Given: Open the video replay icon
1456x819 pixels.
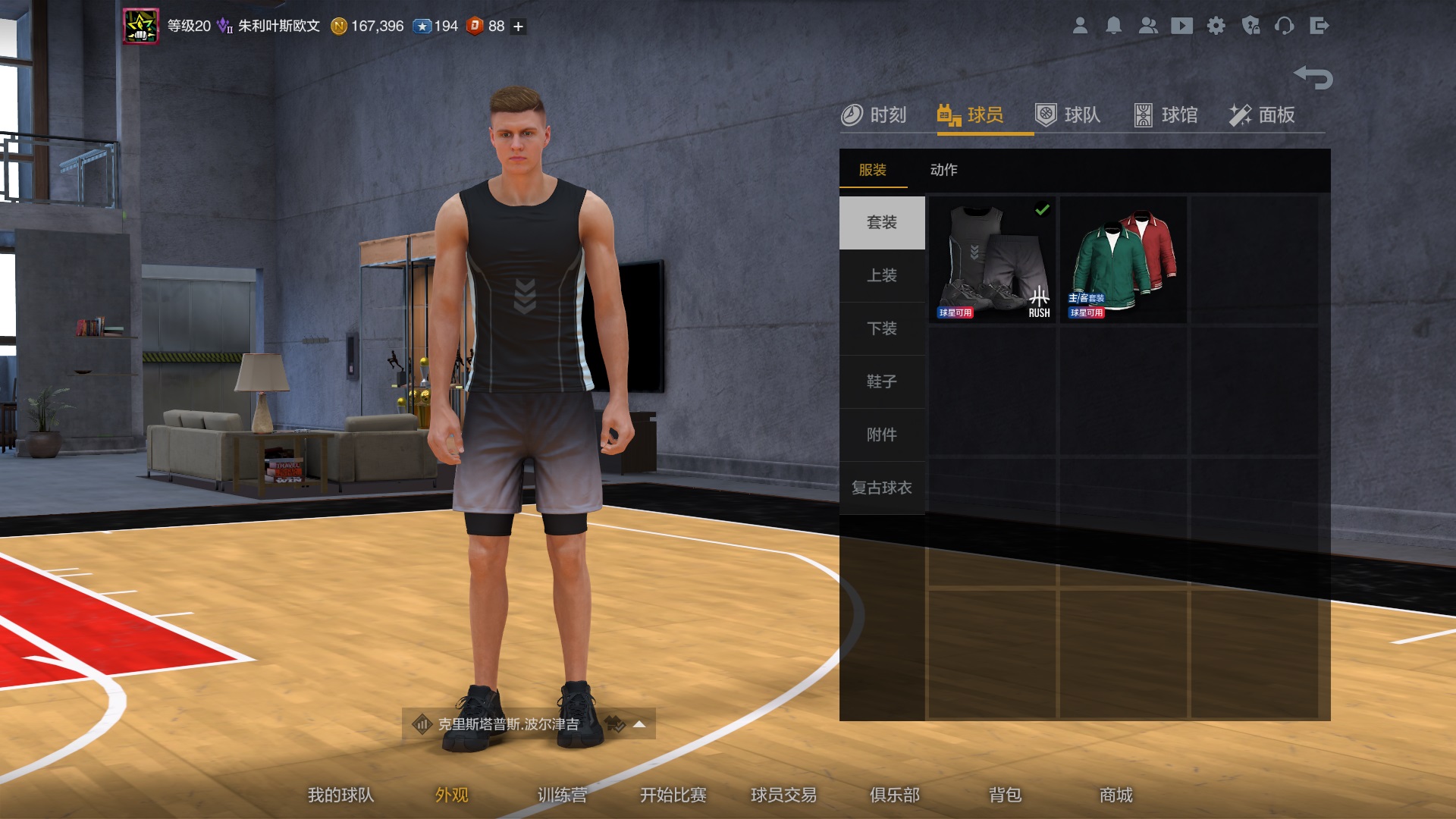Looking at the screenshot, I should [1181, 26].
